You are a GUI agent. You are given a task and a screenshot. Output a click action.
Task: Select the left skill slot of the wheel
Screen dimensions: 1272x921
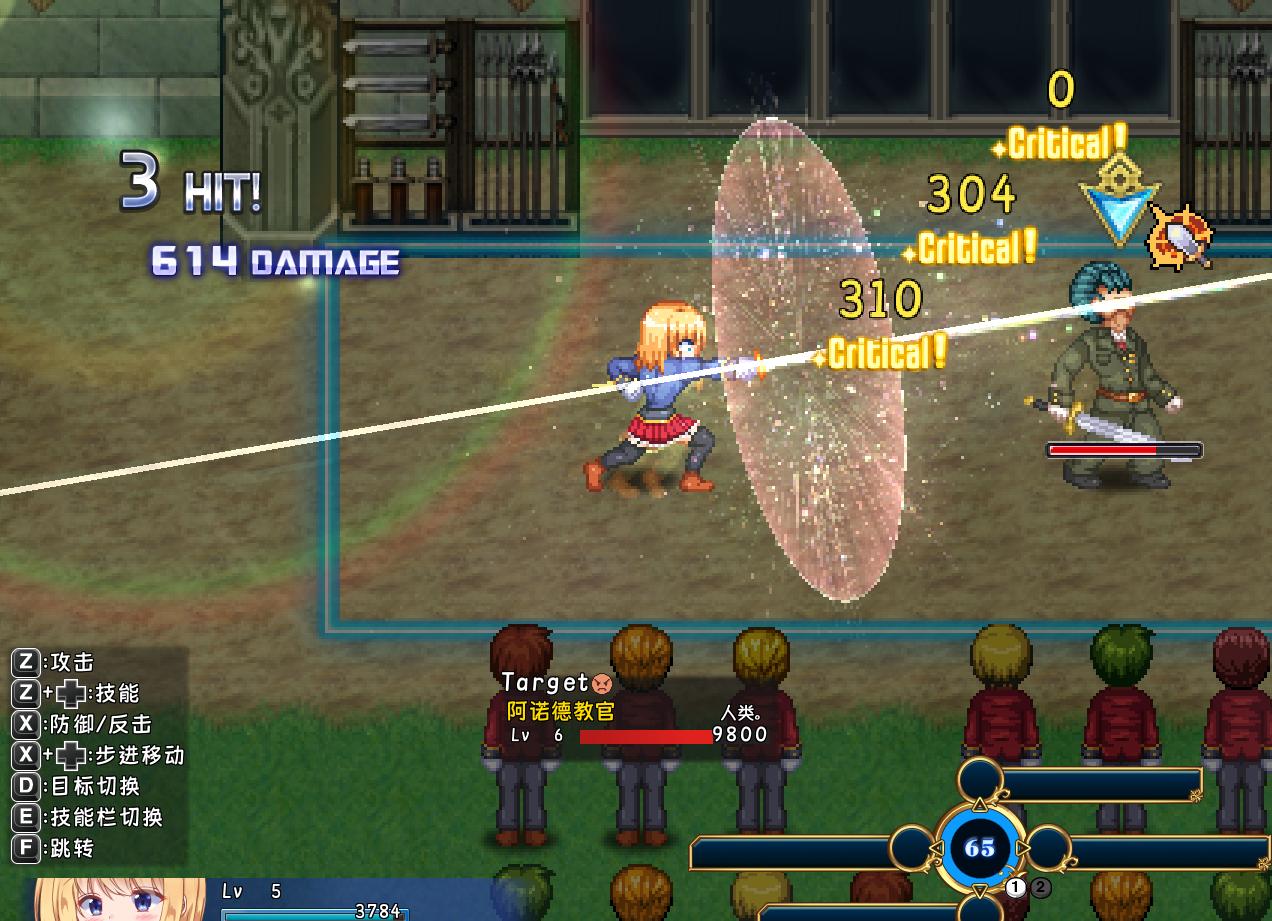[x=911, y=849]
